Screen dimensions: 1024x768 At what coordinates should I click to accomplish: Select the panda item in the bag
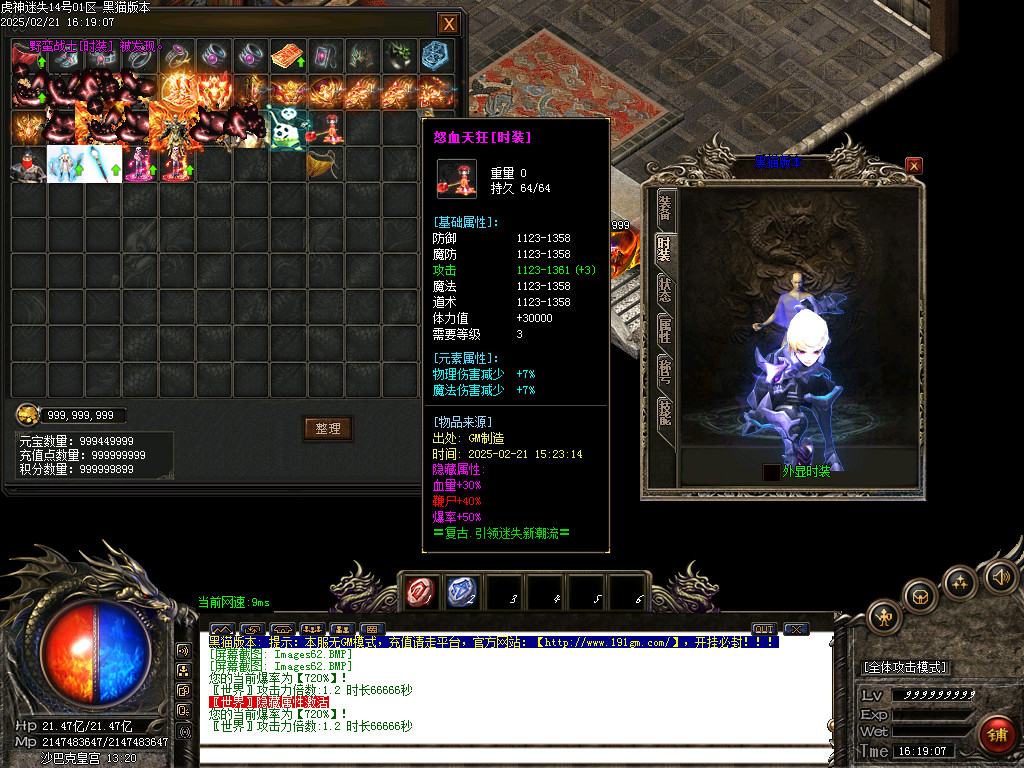[288, 127]
